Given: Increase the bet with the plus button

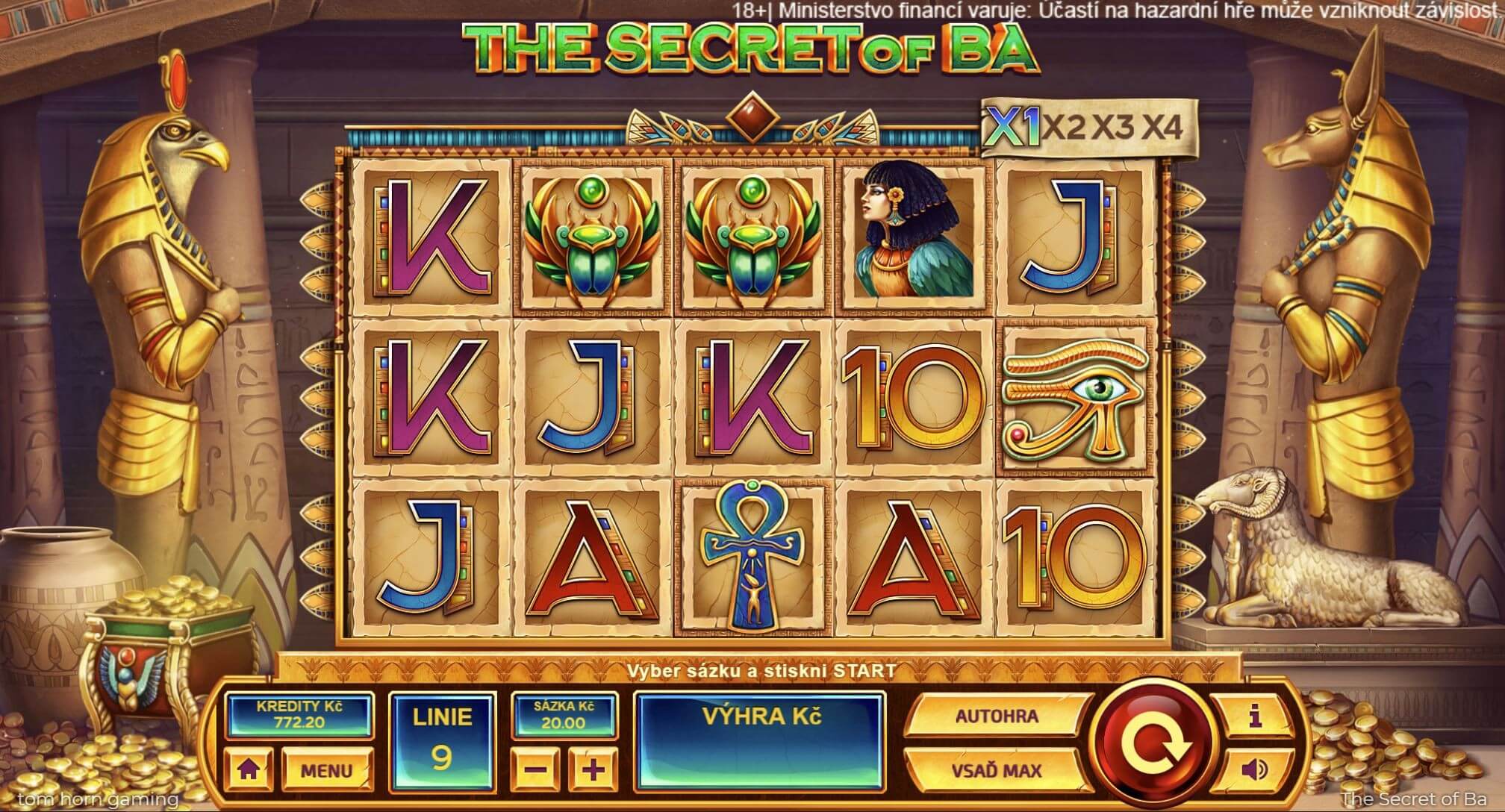Looking at the screenshot, I should click(x=593, y=768).
